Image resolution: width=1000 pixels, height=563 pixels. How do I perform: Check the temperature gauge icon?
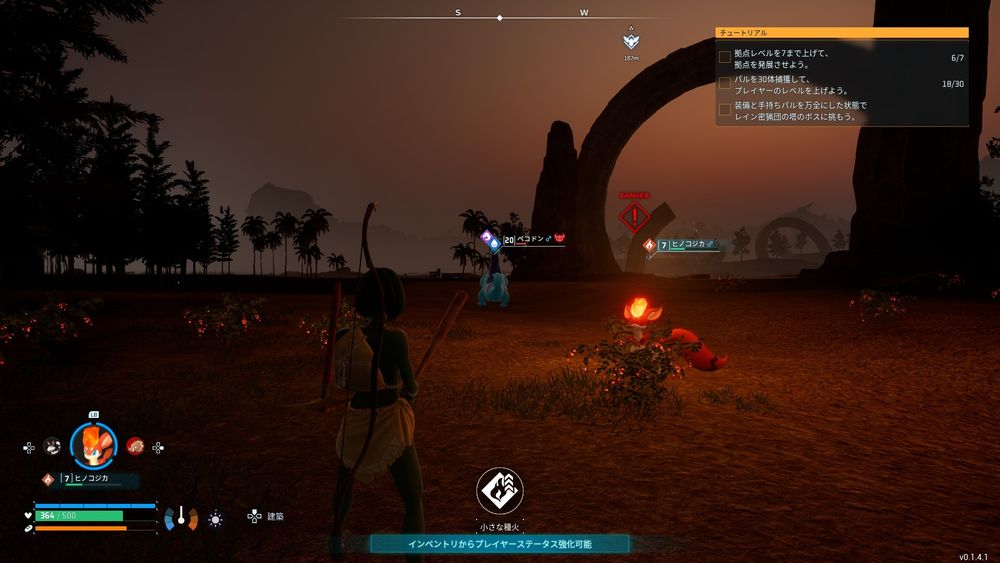(181, 518)
